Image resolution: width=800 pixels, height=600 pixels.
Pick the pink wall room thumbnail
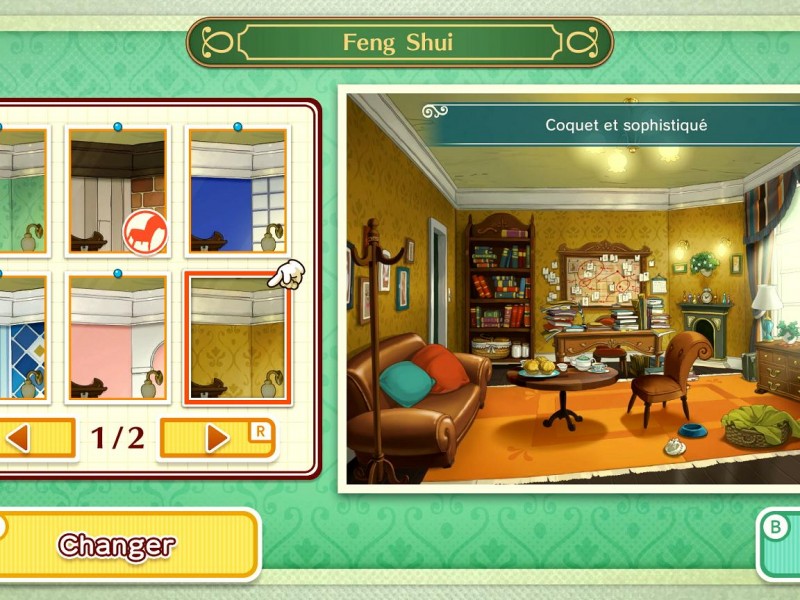coord(117,338)
